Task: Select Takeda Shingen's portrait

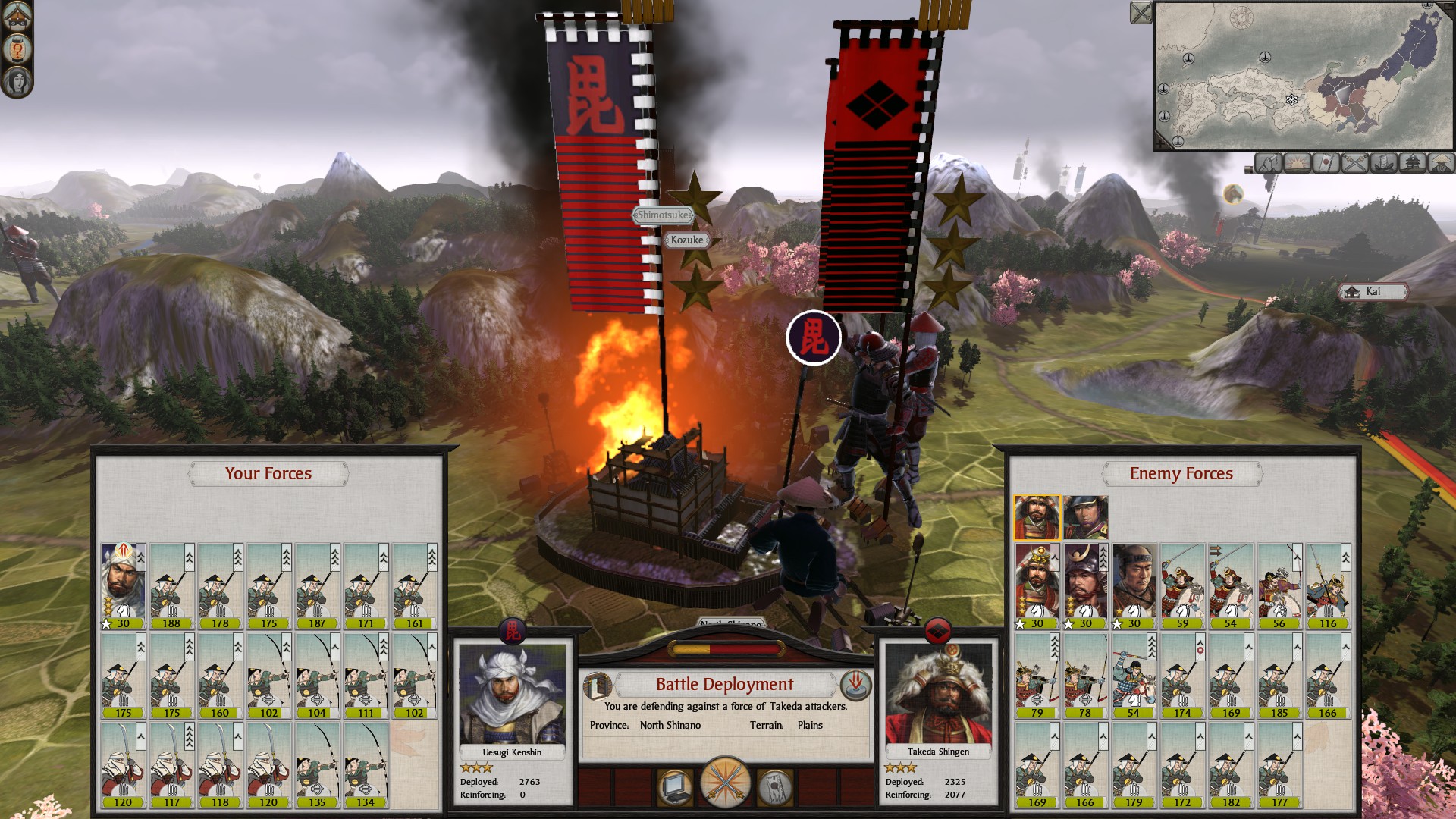Action: (x=939, y=695)
